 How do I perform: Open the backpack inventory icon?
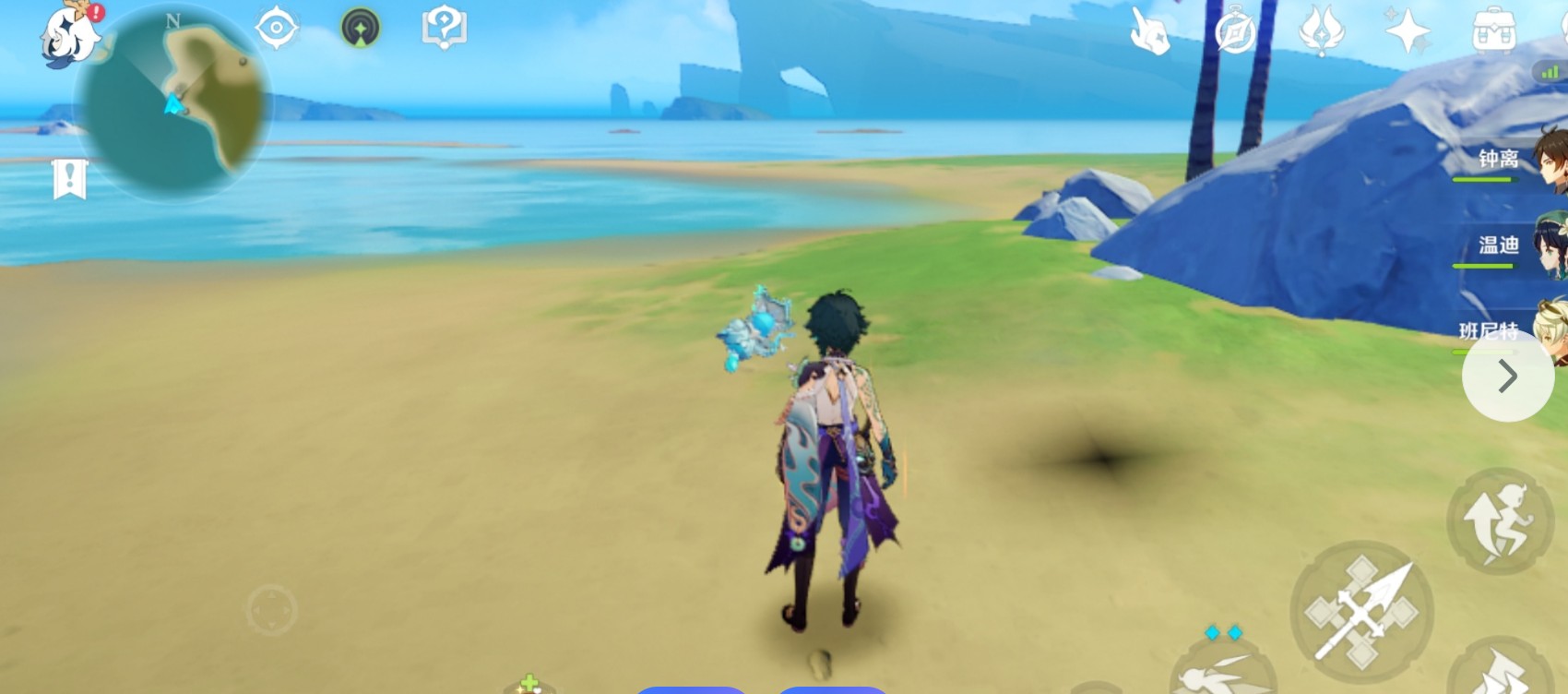pyautogui.click(x=1494, y=31)
